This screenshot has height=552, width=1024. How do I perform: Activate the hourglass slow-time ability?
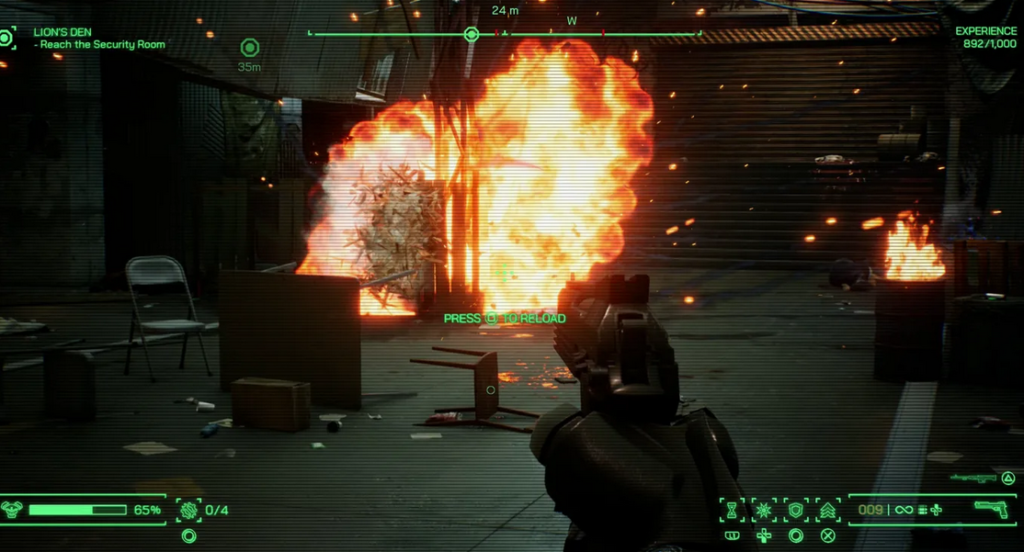pos(733,510)
